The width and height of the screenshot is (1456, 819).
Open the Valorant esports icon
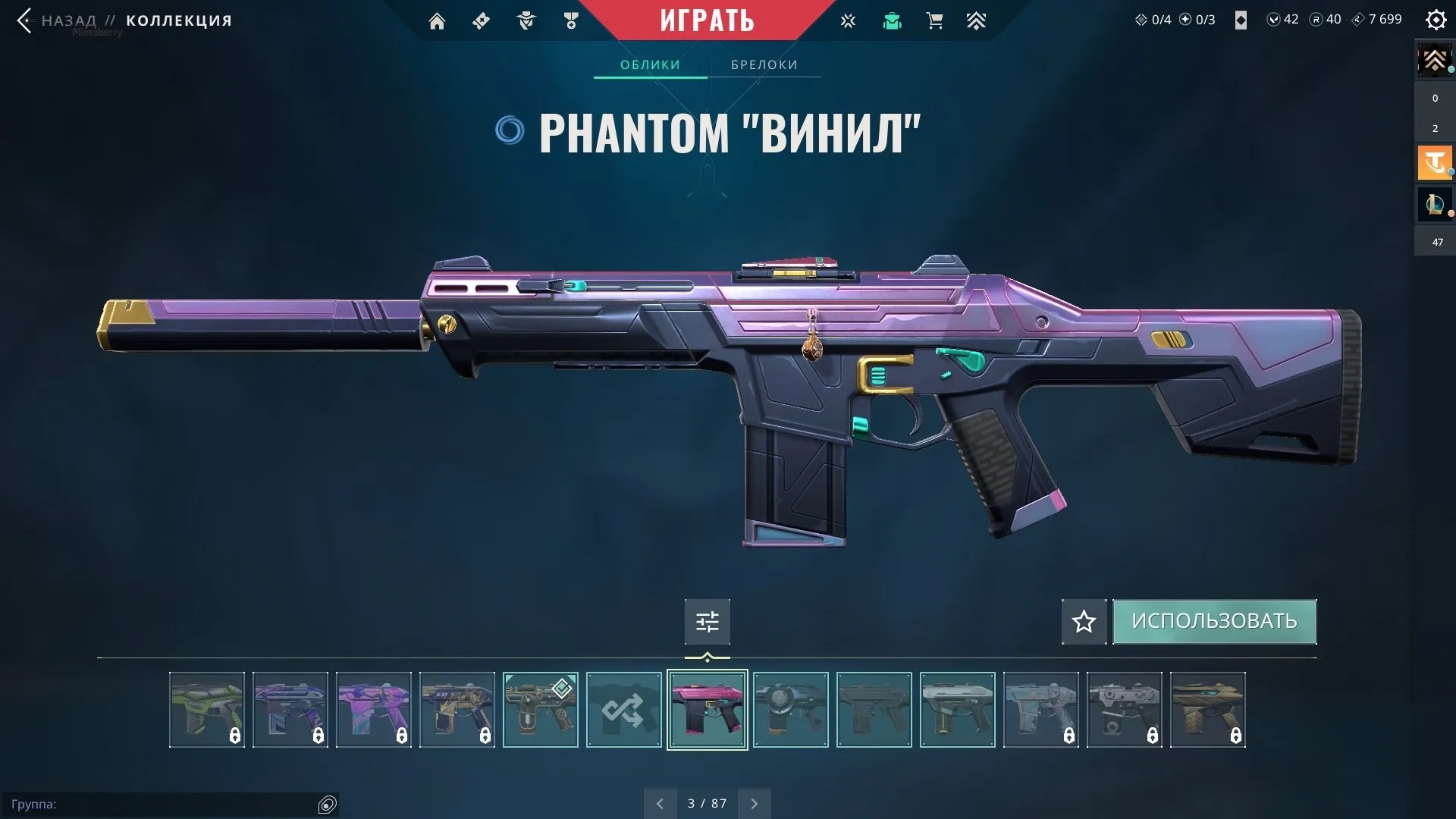pos(848,20)
